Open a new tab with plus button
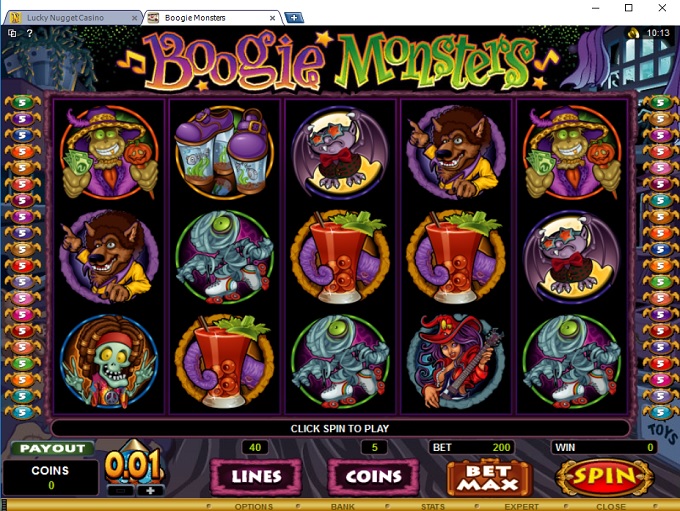The height and width of the screenshot is (511, 680). (294, 17)
